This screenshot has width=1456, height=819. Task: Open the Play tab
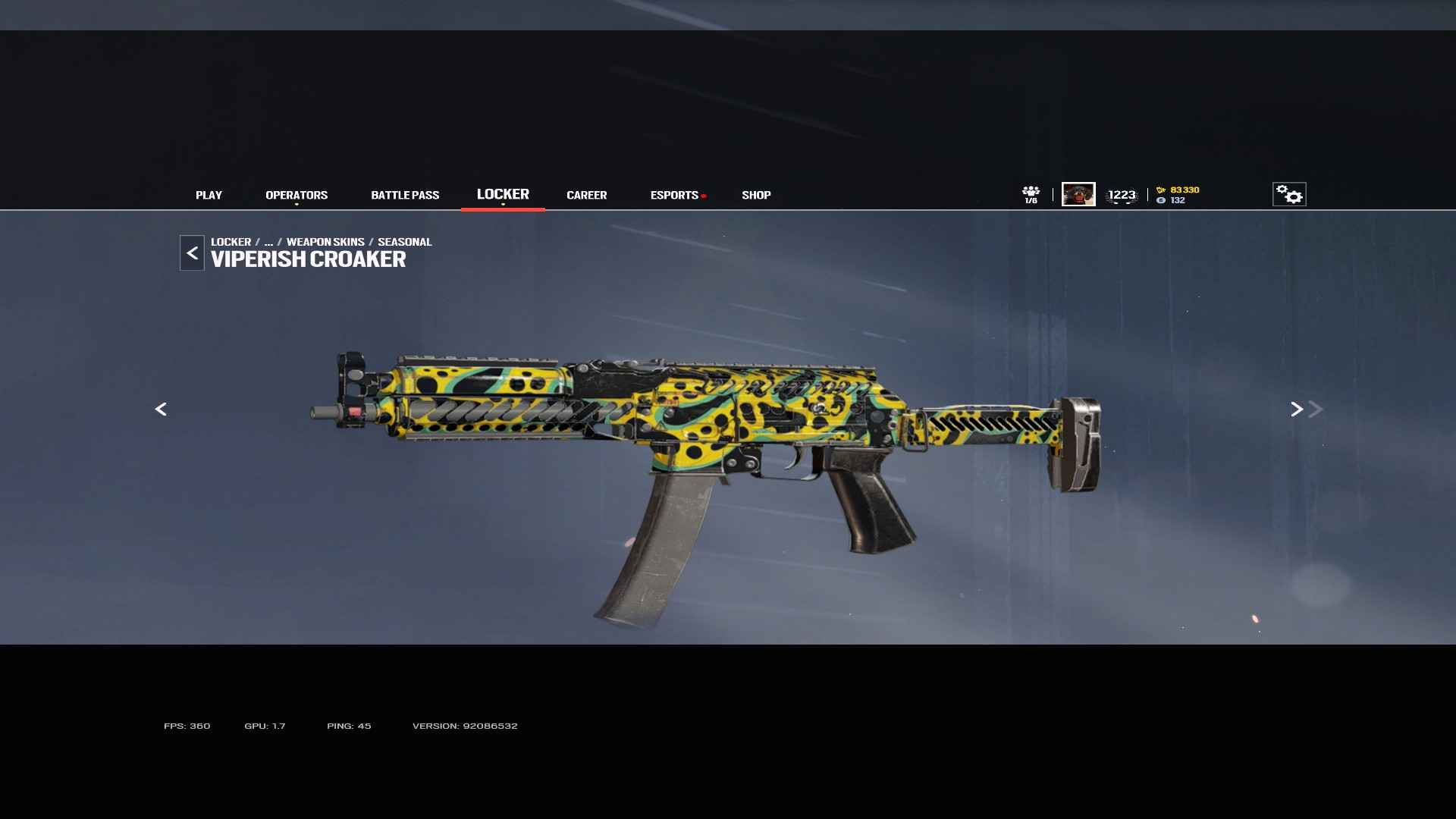tap(209, 195)
